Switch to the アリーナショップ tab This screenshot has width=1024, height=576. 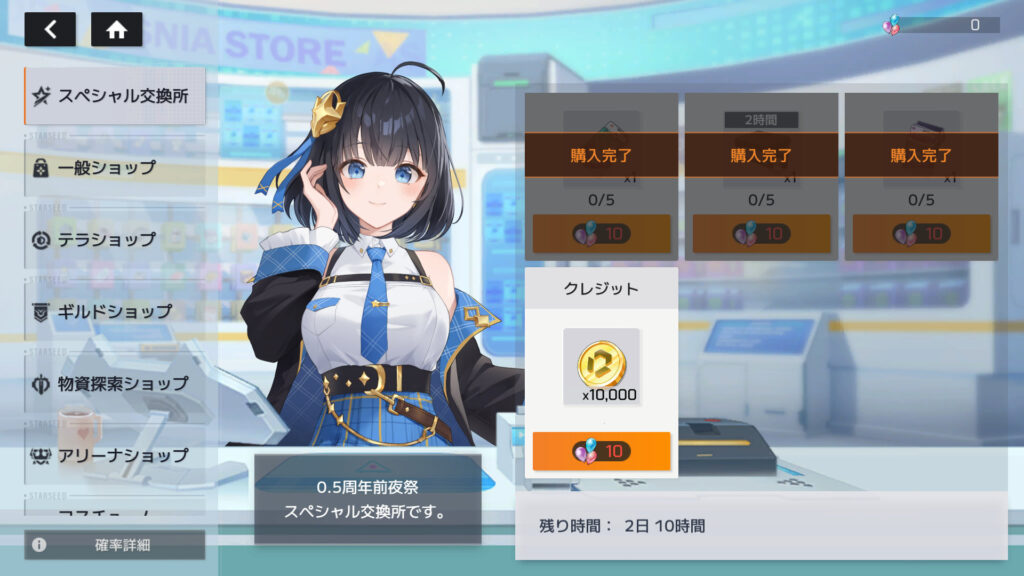coord(115,455)
